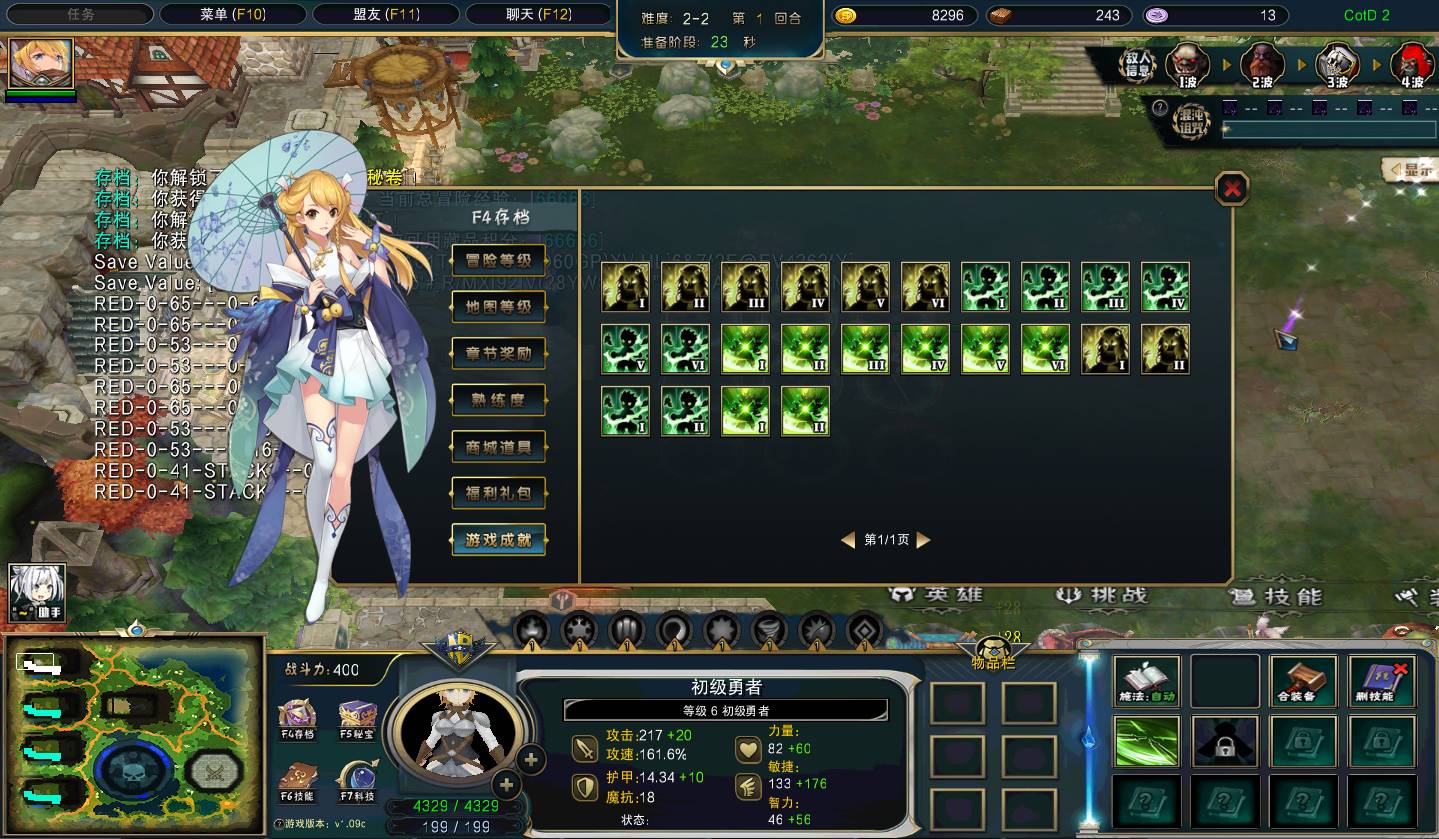Open the 冒险等级 section
Viewport: 1439px width, 839px height.
click(499, 261)
